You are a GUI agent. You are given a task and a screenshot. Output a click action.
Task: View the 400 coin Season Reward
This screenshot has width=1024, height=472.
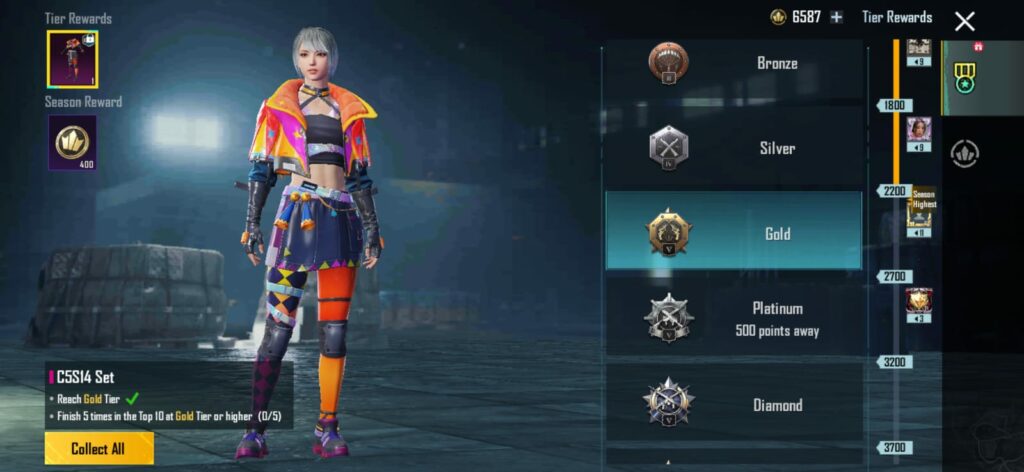tap(72, 141)
